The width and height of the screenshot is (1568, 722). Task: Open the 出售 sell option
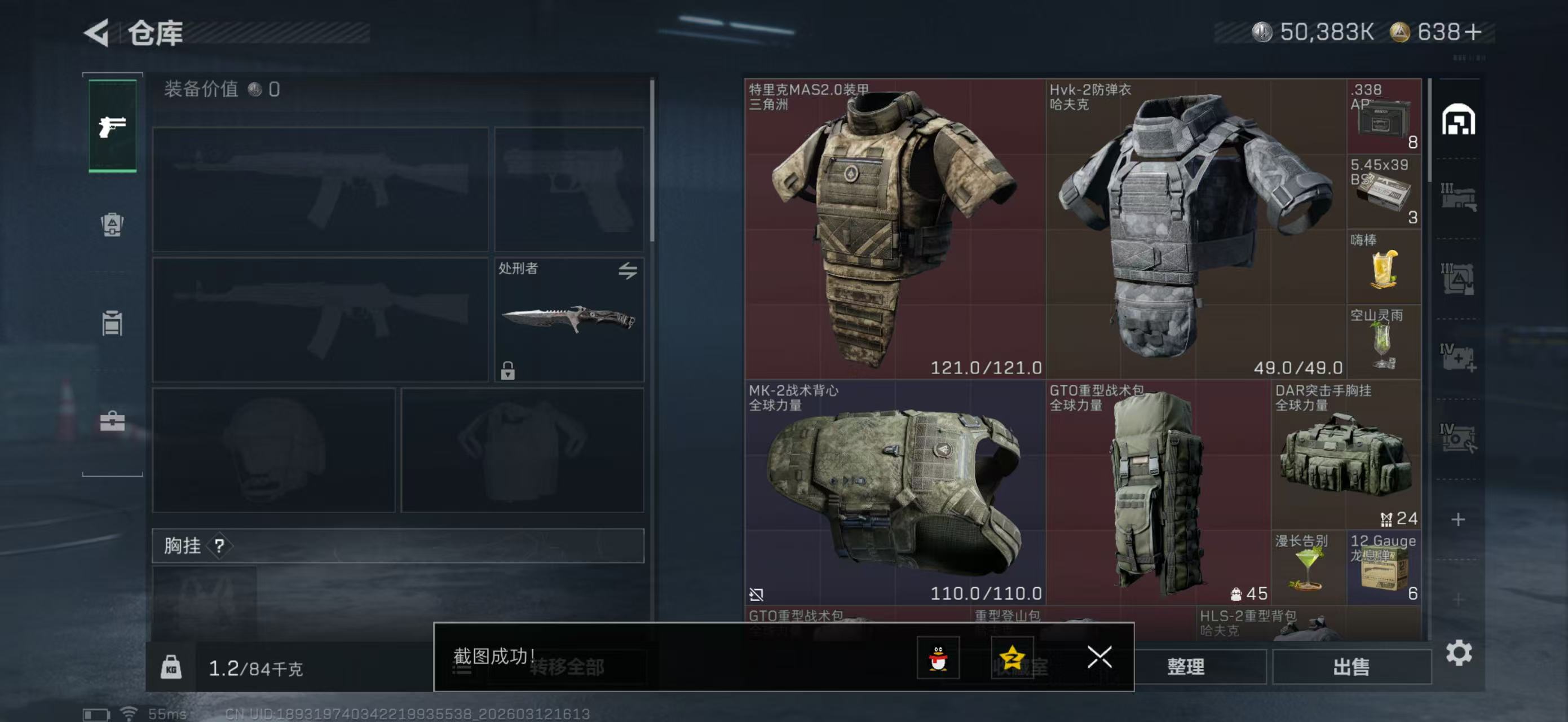pos(1351,667)
